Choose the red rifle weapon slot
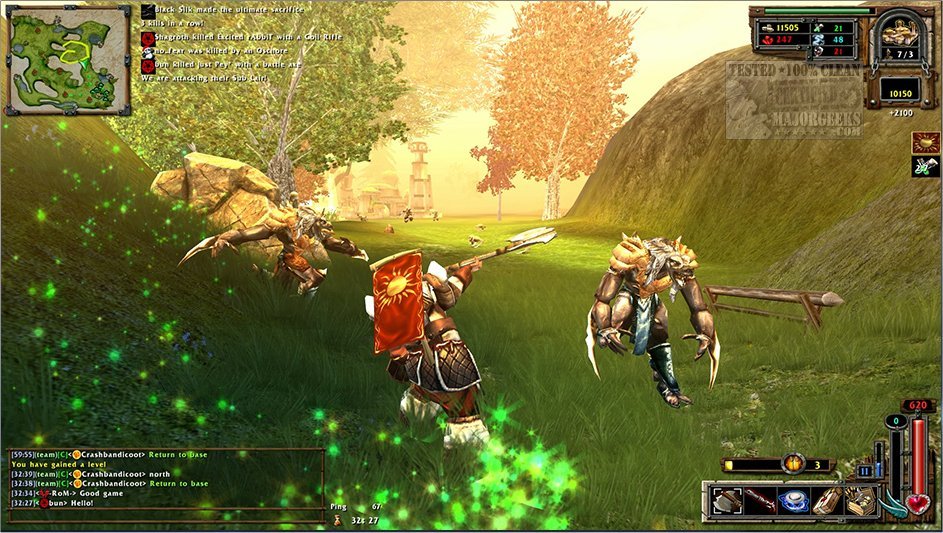 [760, 500]
